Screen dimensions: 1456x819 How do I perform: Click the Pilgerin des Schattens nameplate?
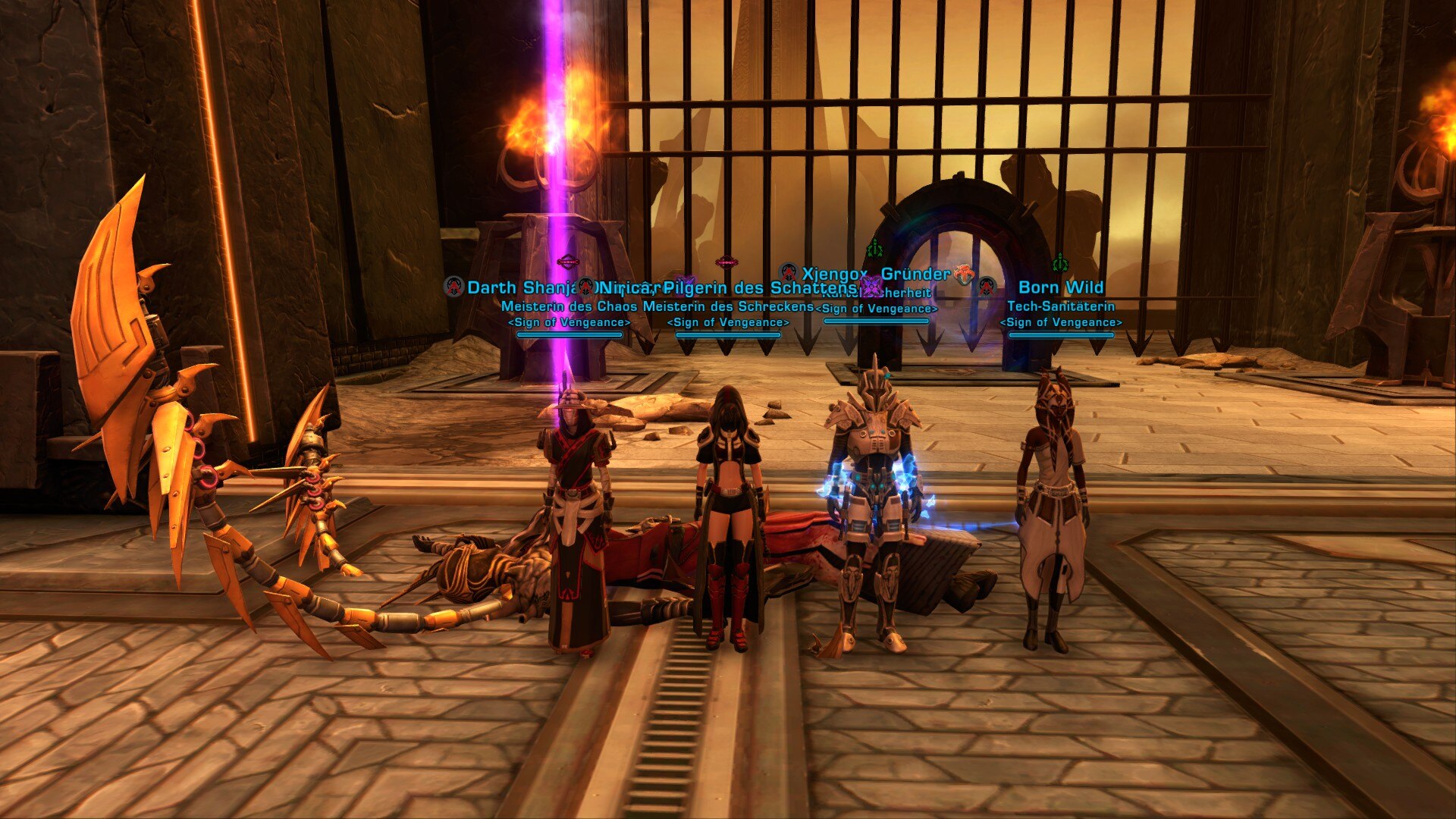click(x=760, y=288)
